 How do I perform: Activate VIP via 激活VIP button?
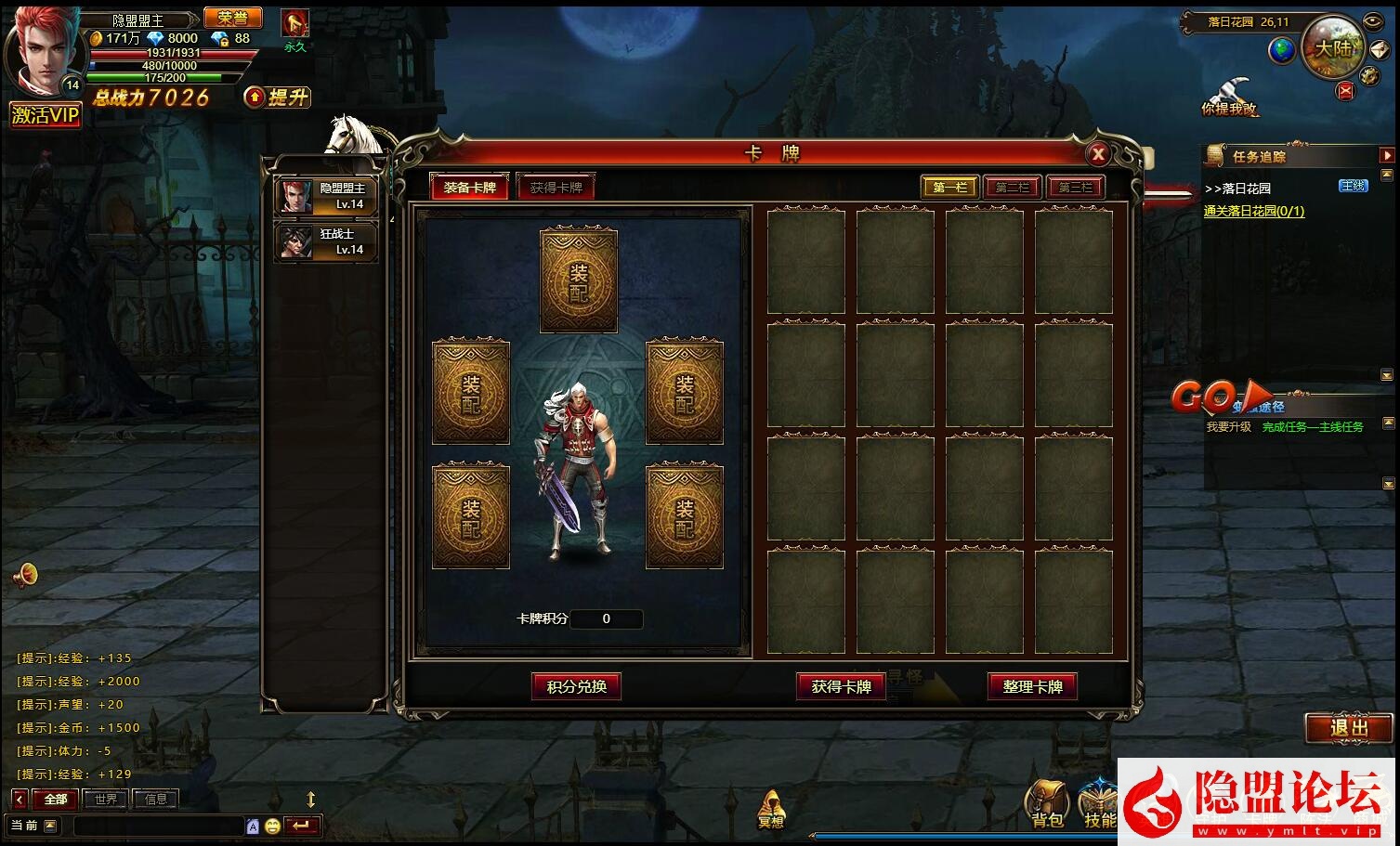(46, 115)
